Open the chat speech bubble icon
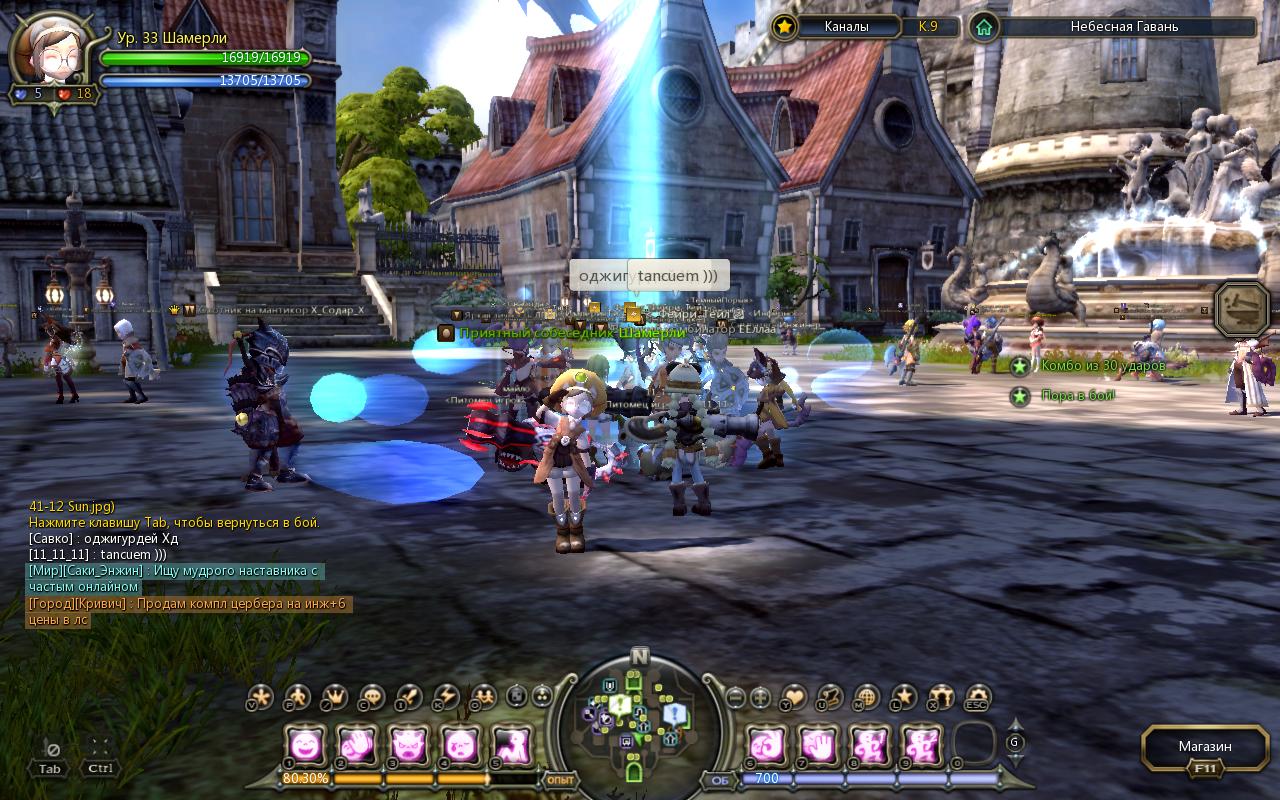 point(372,697)
